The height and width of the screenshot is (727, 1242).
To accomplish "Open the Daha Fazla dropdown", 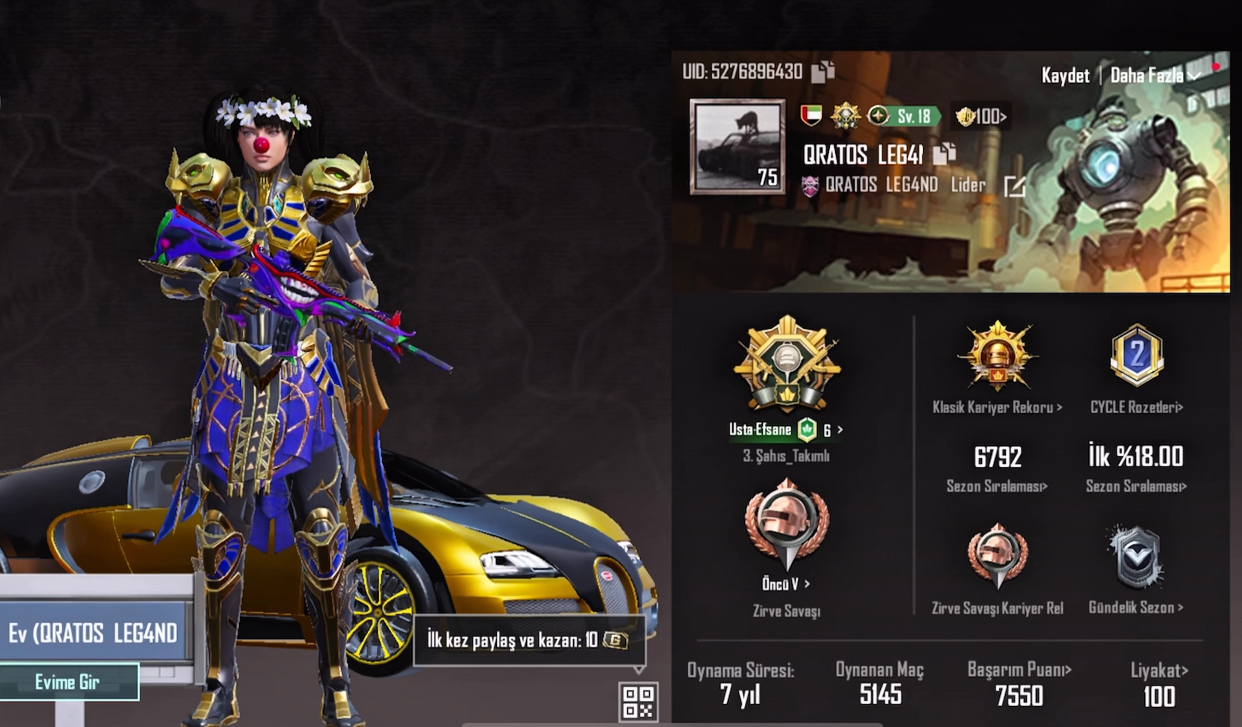I will coord(1153,76).
